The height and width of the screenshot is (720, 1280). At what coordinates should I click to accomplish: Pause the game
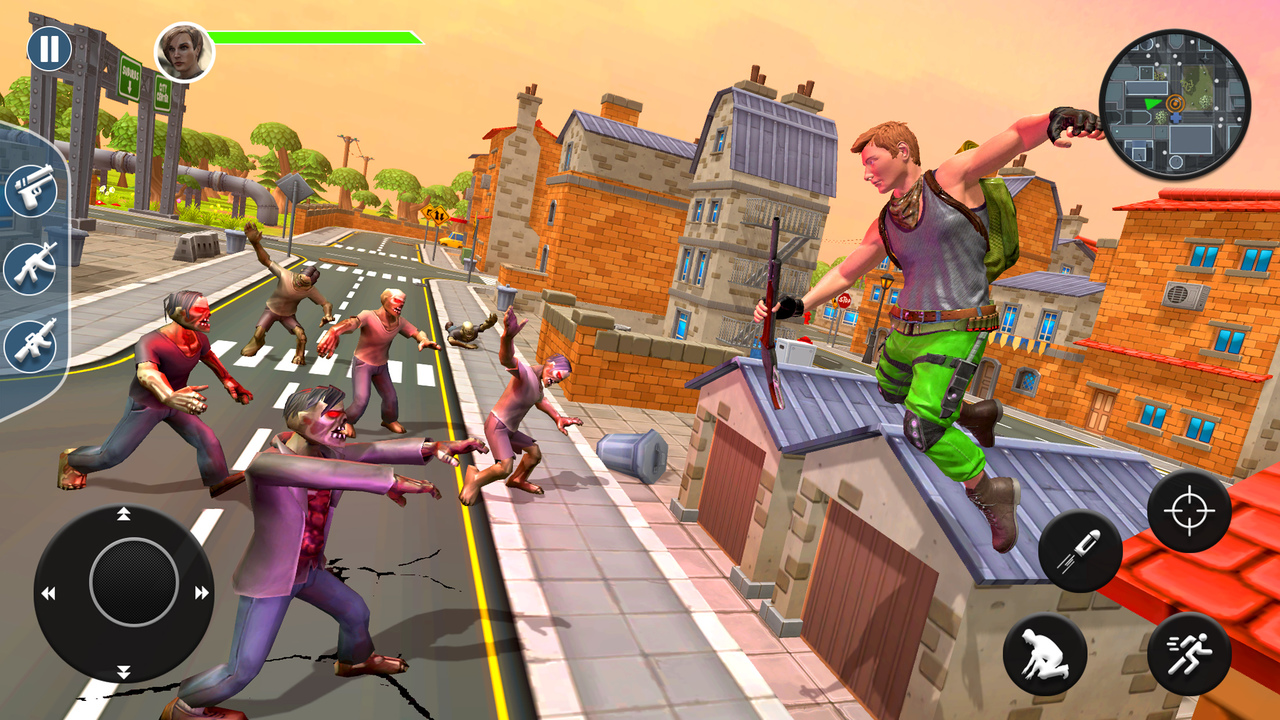[x=48, y=49]
